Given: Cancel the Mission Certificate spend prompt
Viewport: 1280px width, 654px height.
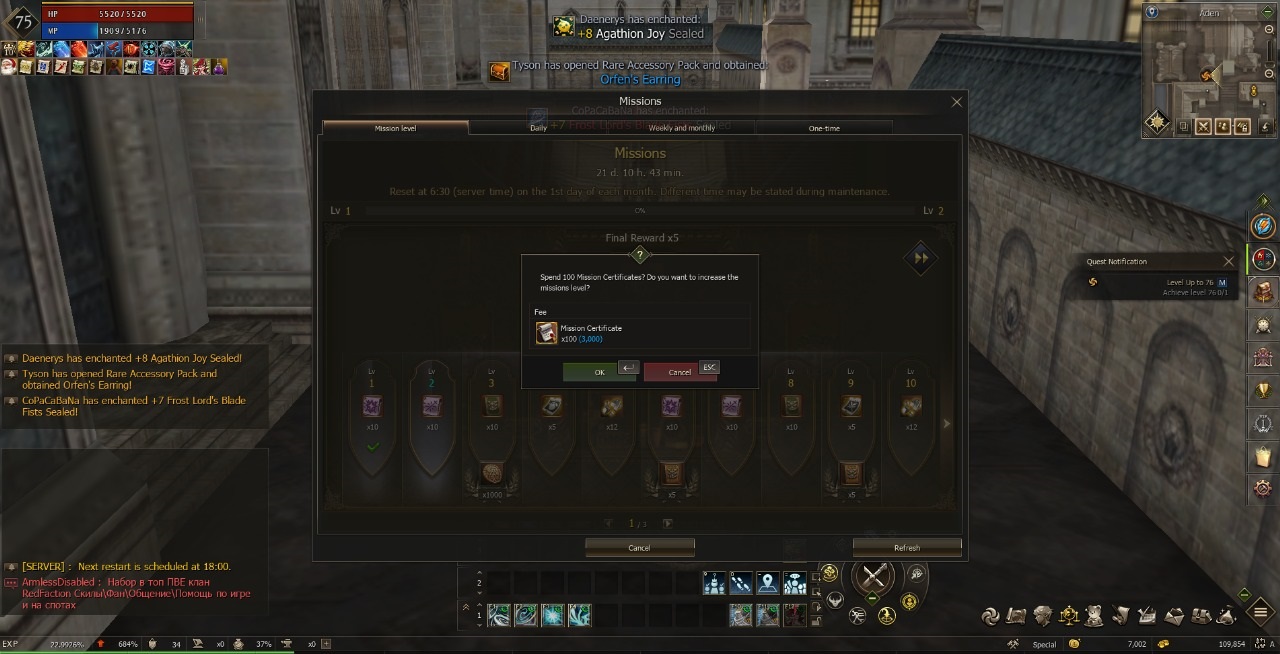Looking at the screenshot, I should (x=679, y=372).
